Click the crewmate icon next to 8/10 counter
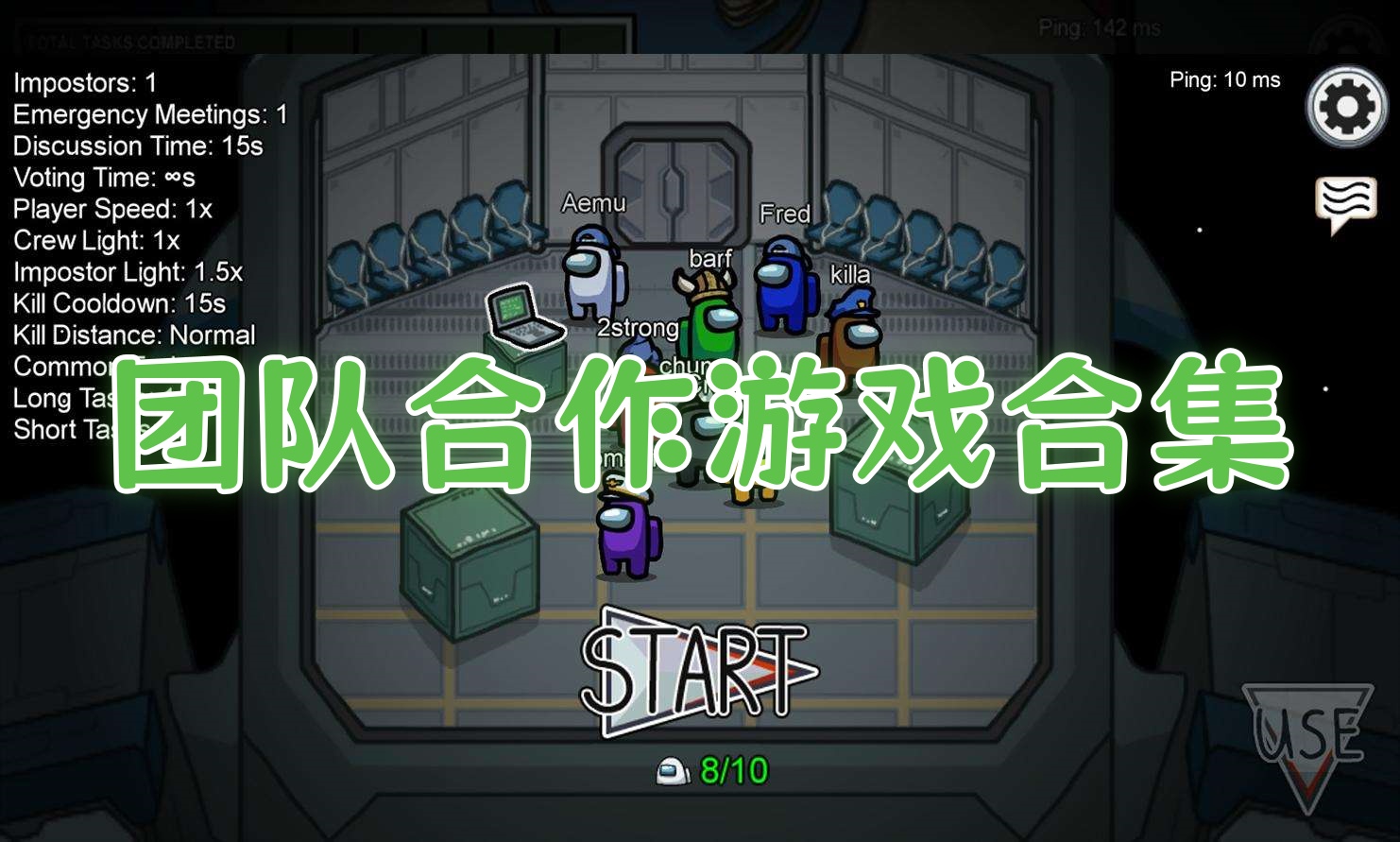Image resolution: width=1400 pixels, height=842 pixels. point(674,769)
